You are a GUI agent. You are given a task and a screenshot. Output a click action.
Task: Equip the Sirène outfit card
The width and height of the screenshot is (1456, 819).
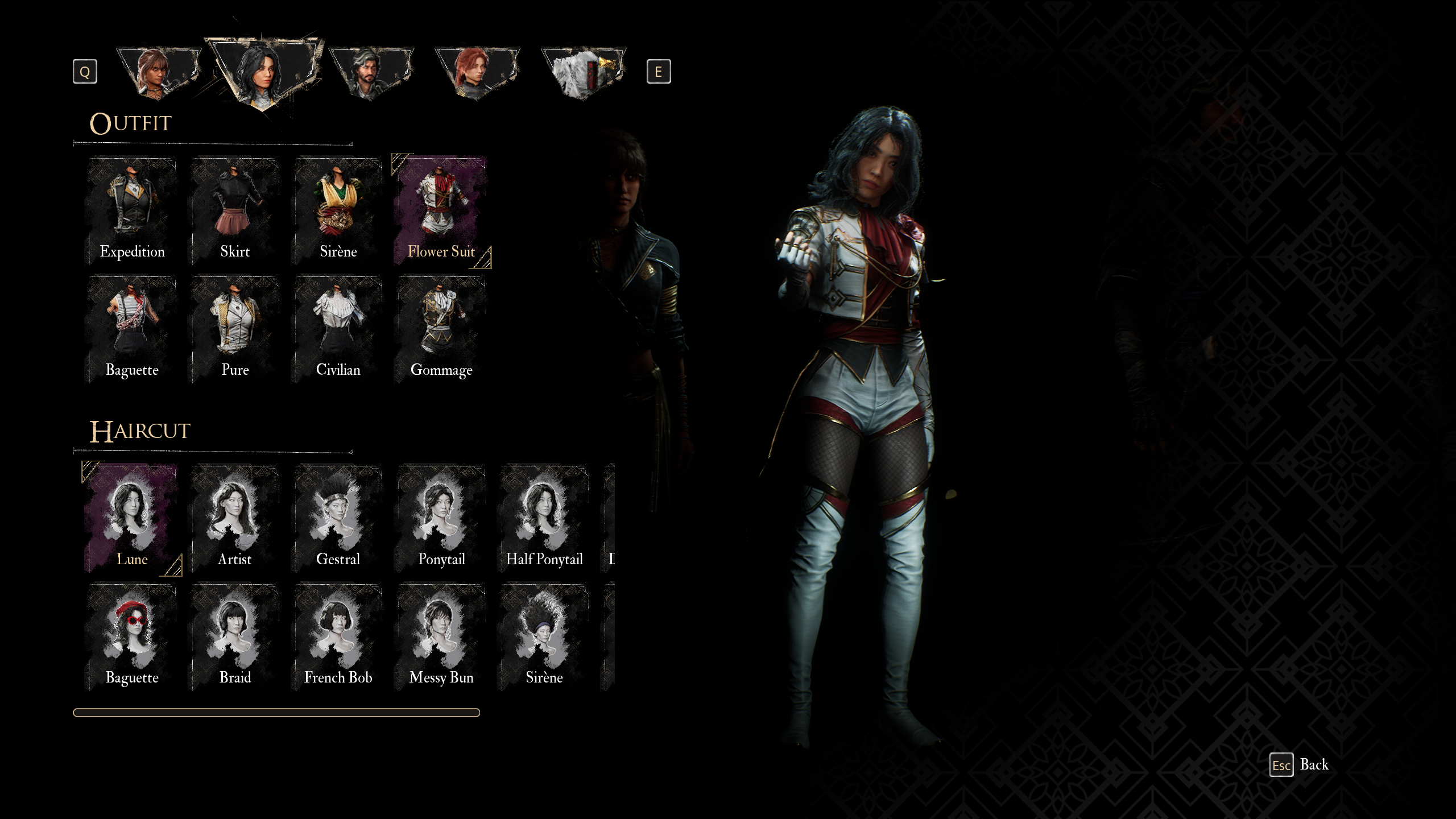tap(338, 212)
